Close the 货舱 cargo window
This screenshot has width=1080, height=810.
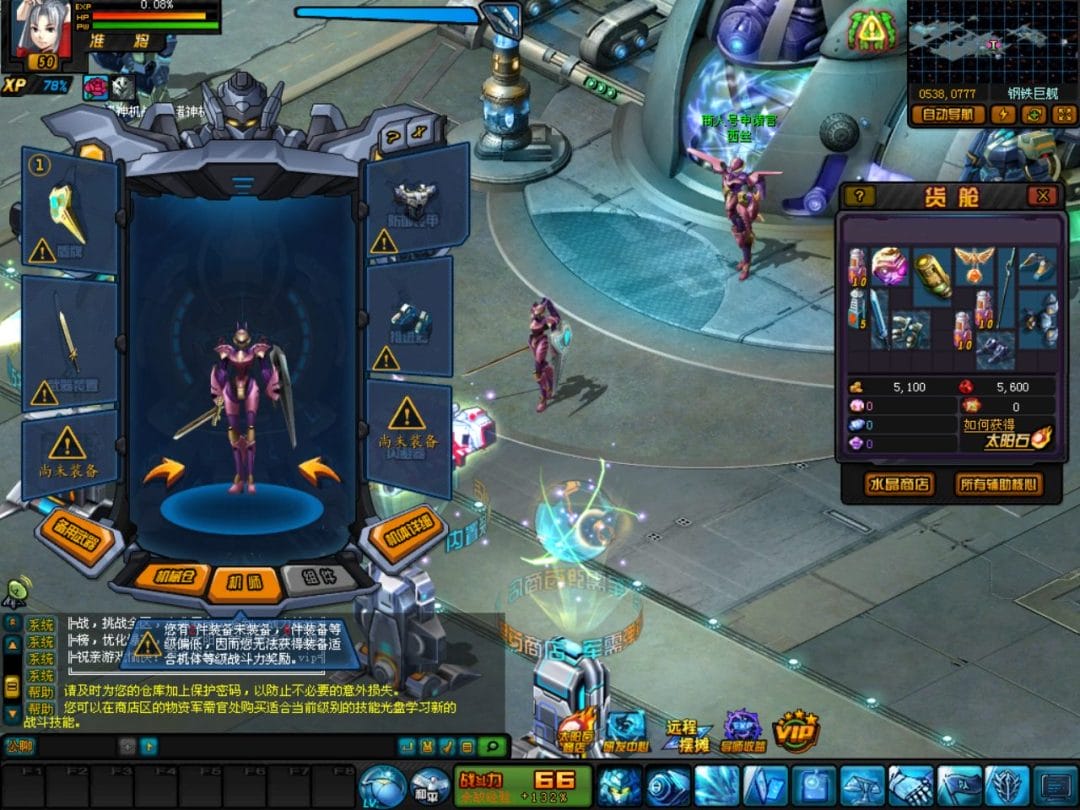tap(1043, 196)
